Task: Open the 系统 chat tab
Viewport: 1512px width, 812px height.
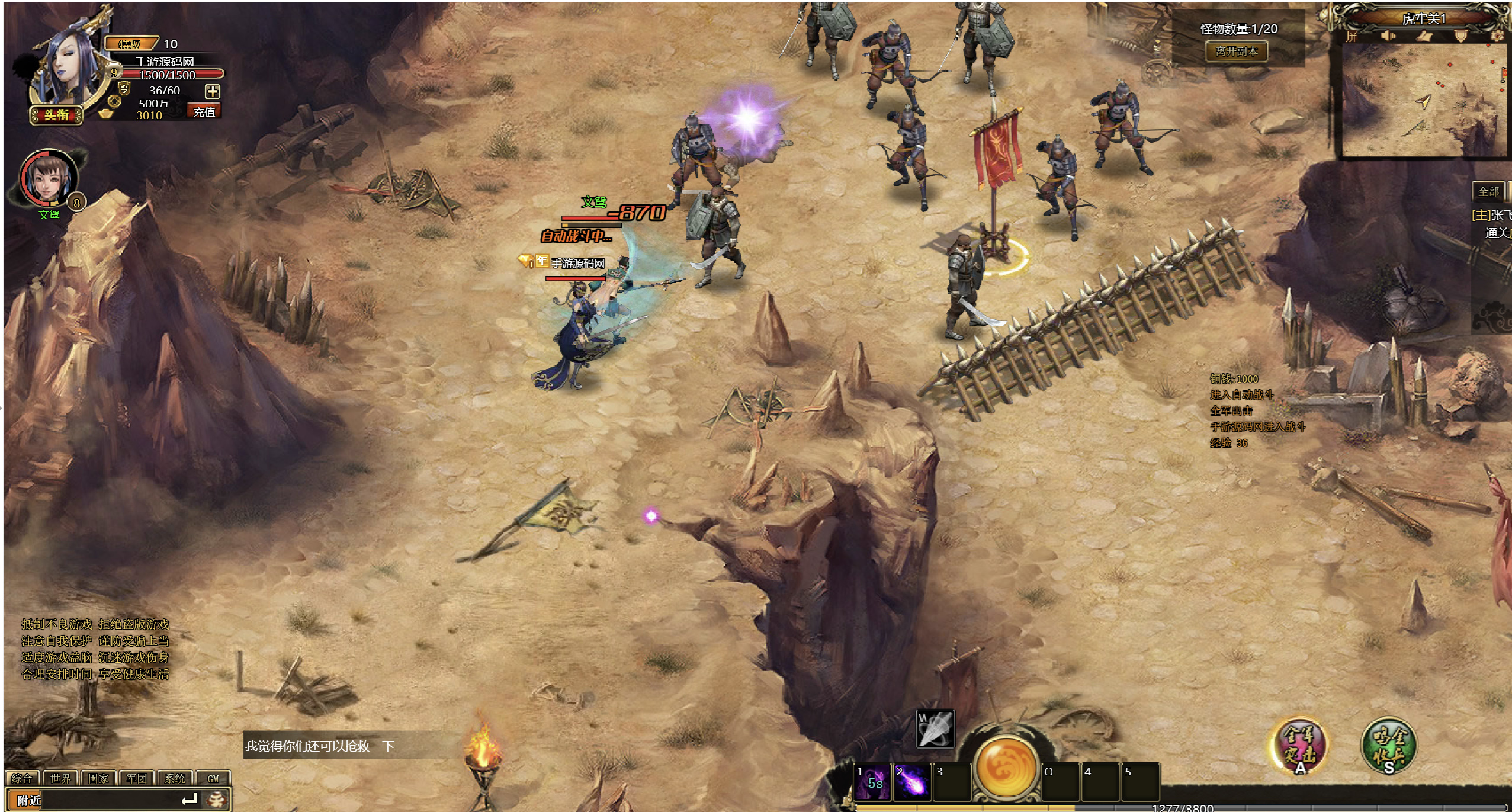Action: (175, 778)
